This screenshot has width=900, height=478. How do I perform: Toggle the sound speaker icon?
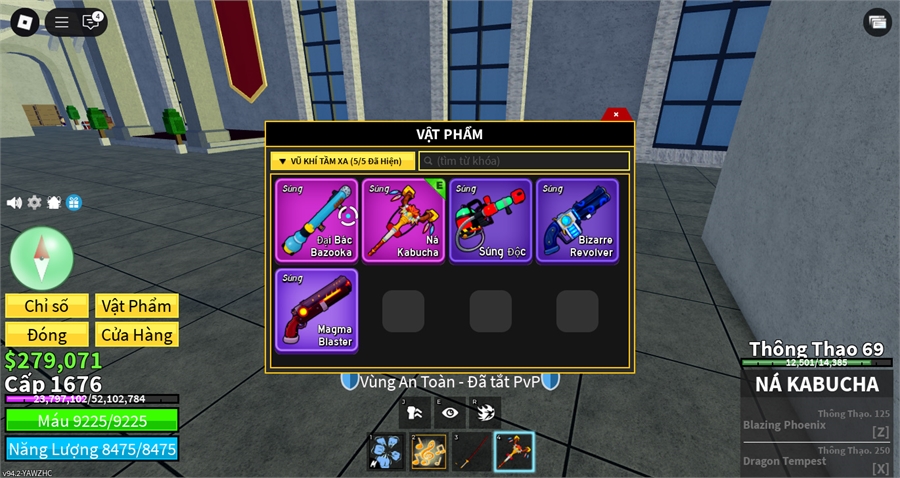(x=14, y=203)
